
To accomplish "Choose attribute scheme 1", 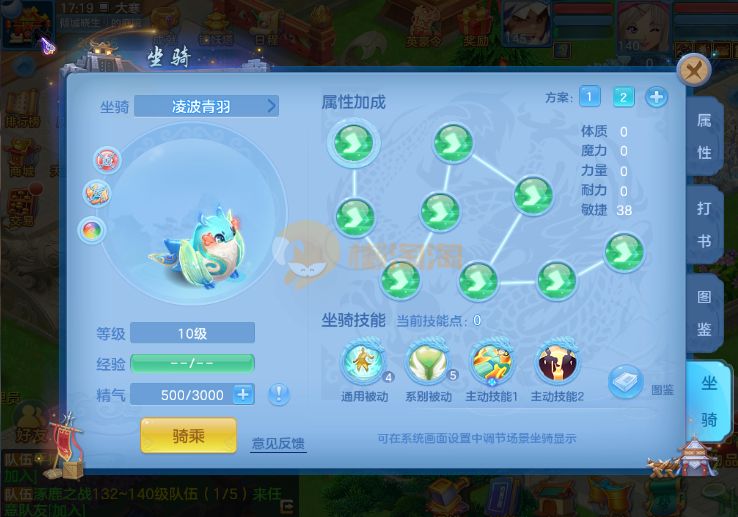I will [589, 97].
